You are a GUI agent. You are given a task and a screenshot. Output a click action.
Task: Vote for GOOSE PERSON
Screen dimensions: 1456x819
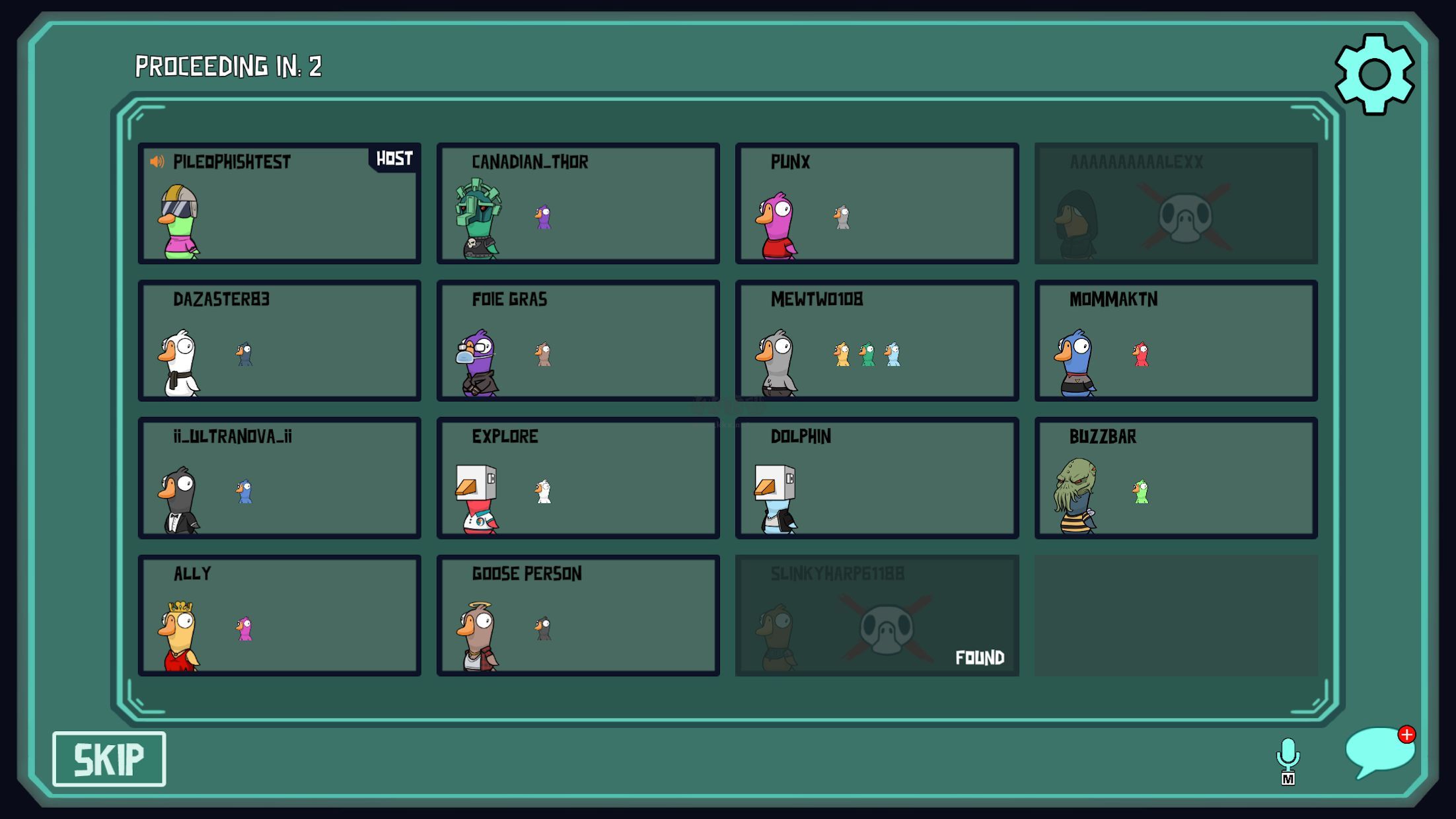578,616
